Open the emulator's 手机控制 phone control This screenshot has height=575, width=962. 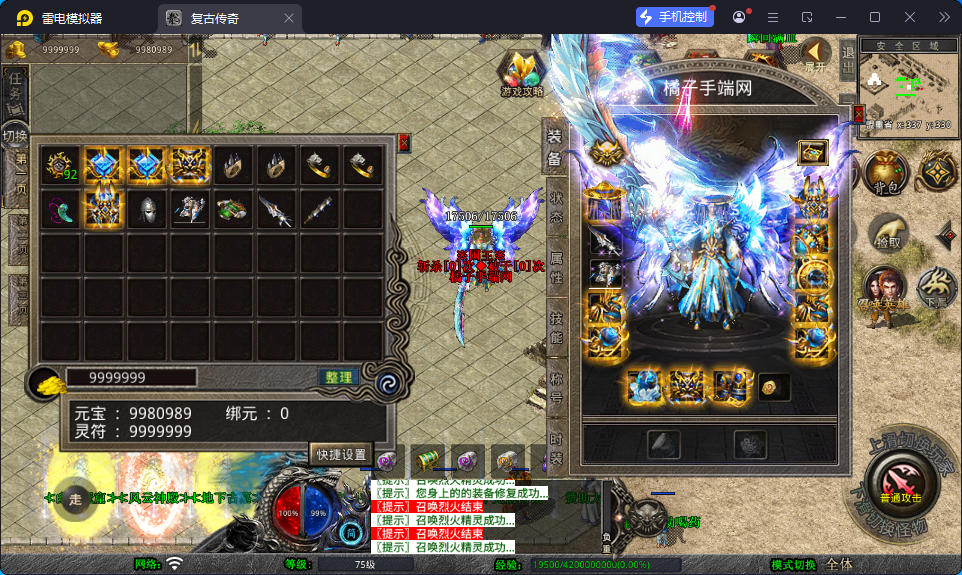tap(675, 17)
